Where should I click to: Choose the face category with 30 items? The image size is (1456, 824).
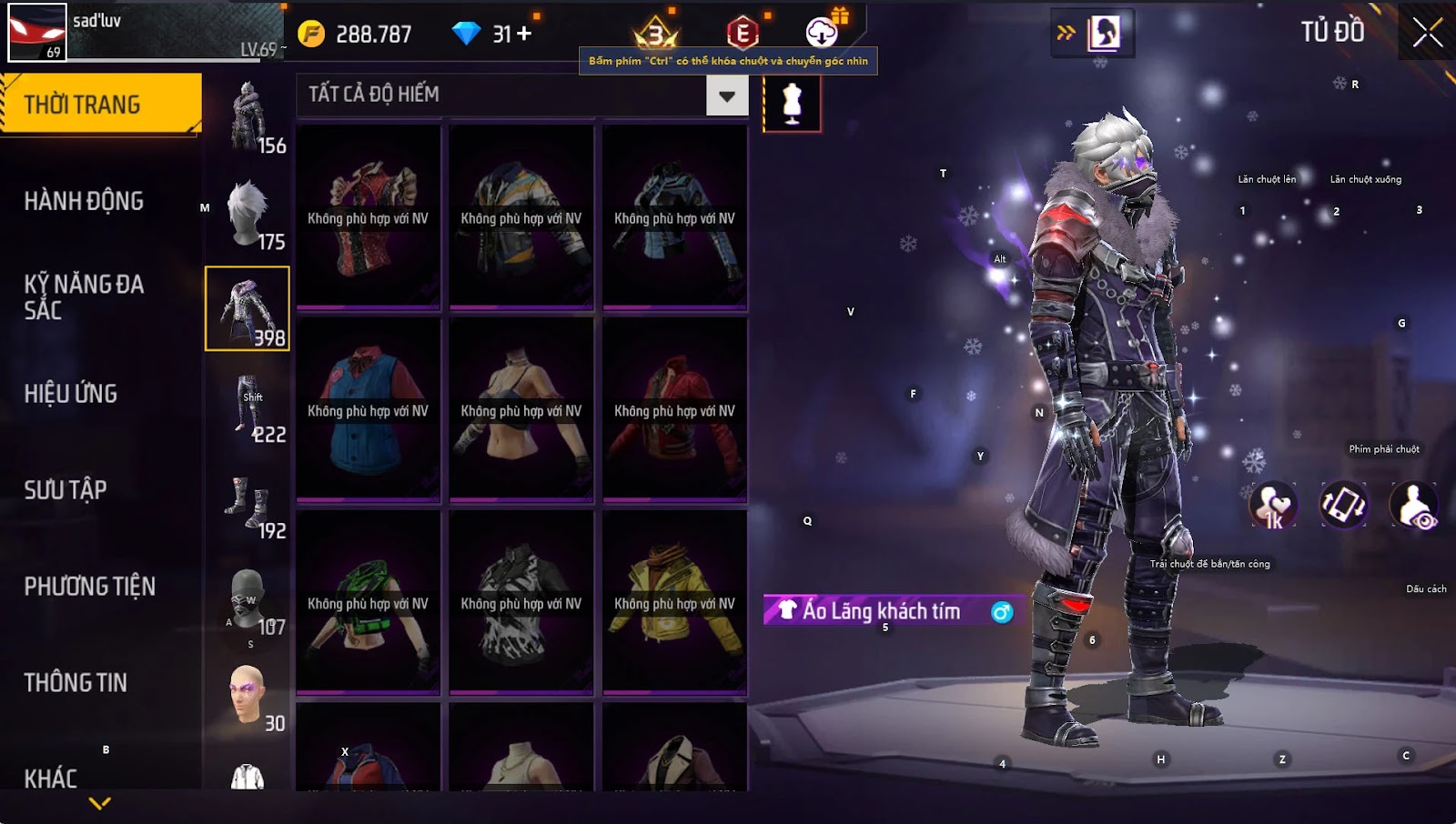248,695
